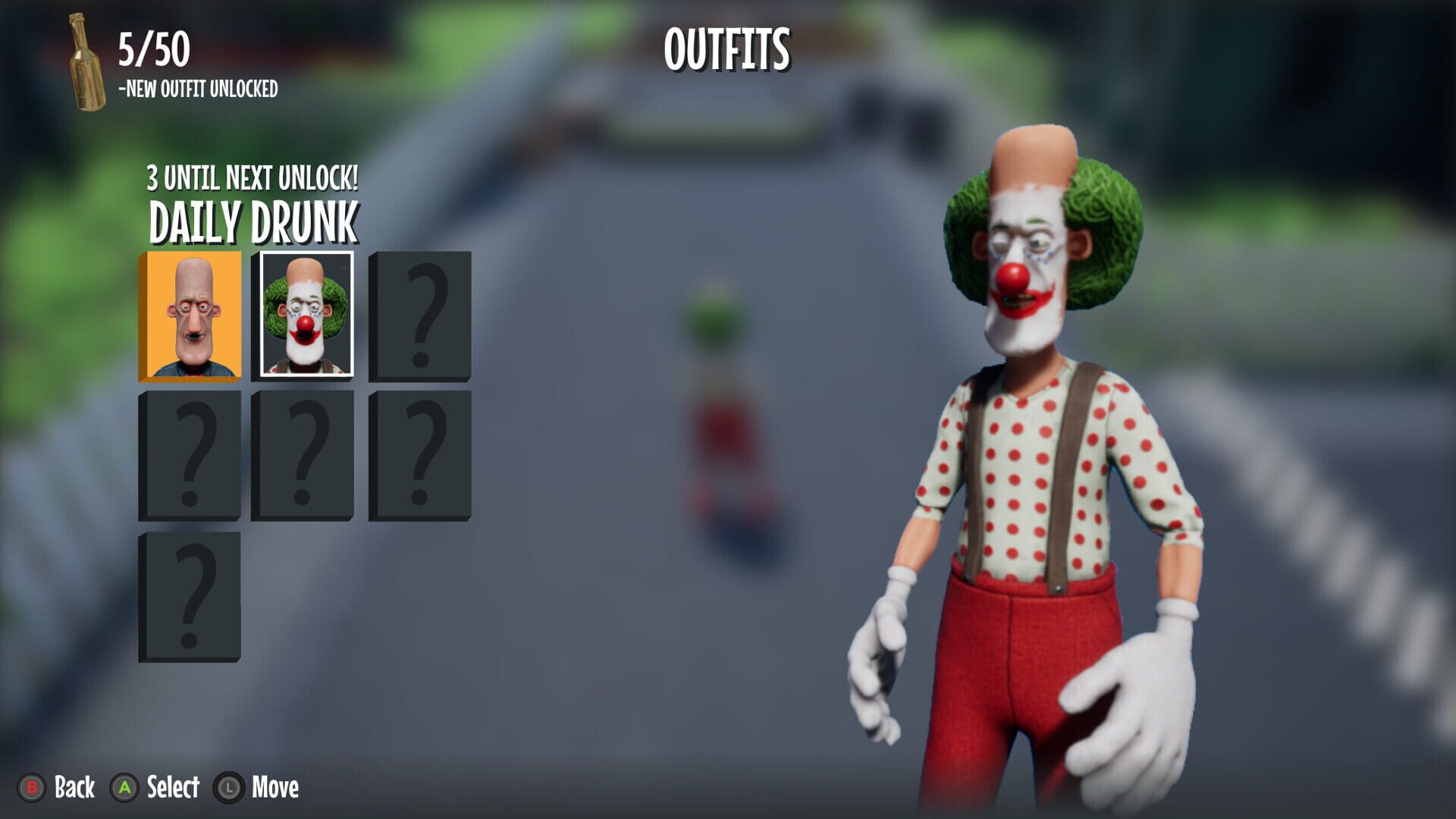Click the middle locked outfit in row two
This screenshot has width=1456, height=819.
(x=304, y=455)
